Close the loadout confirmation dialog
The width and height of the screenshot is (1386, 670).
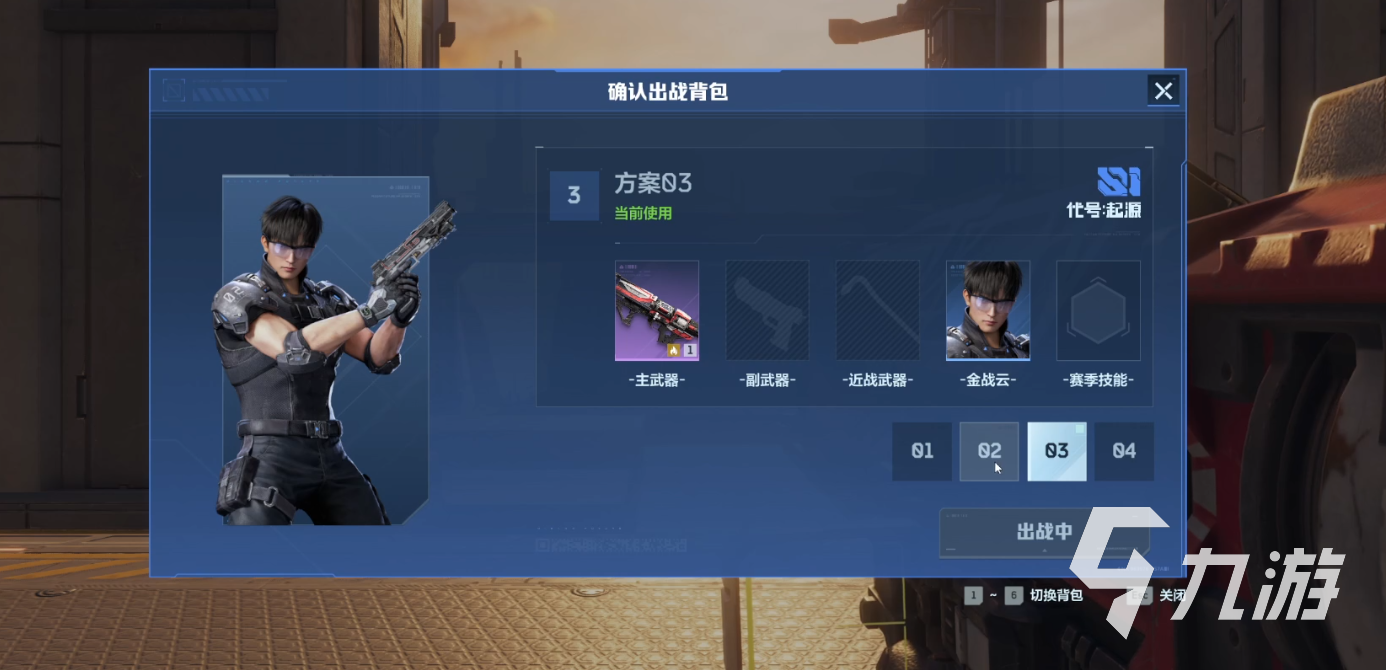pos(1163,91)
